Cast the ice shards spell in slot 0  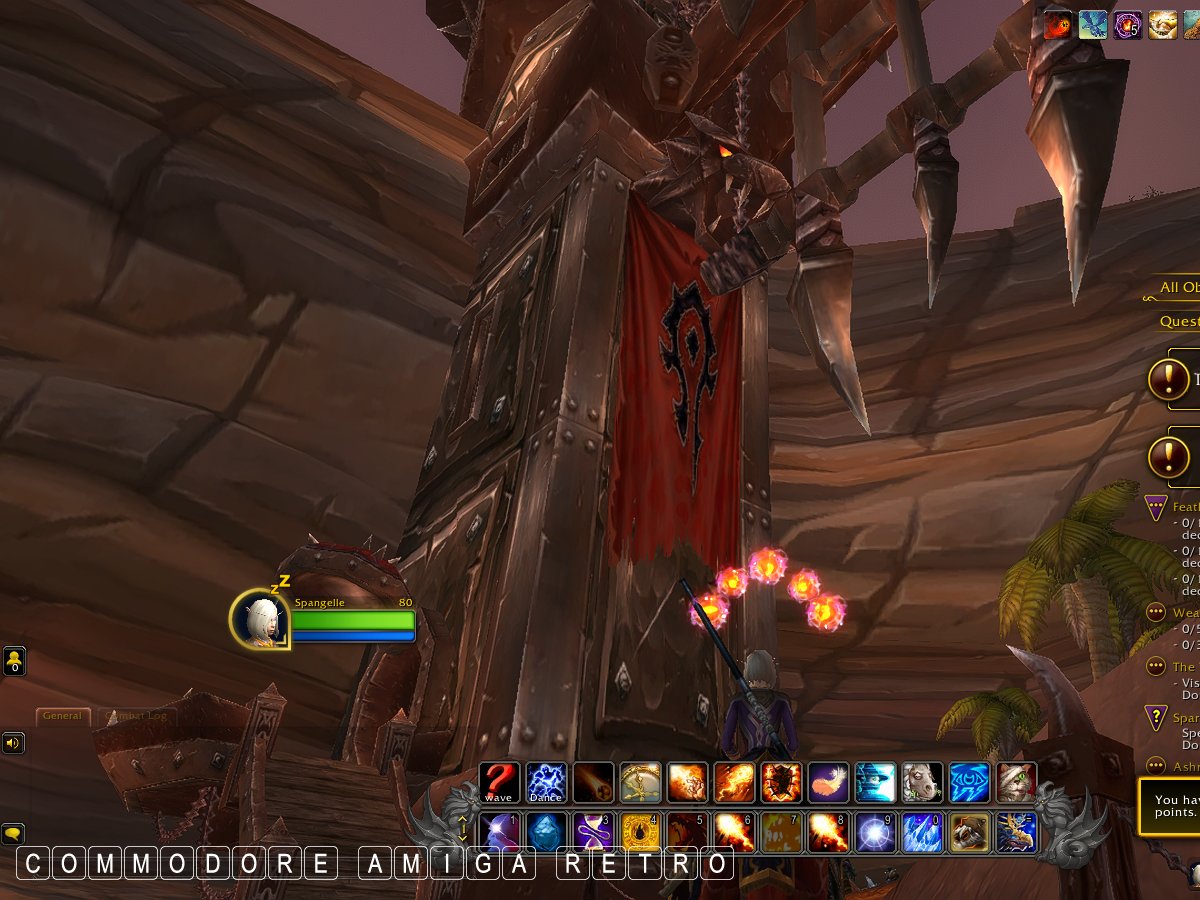tap(922, 832)
